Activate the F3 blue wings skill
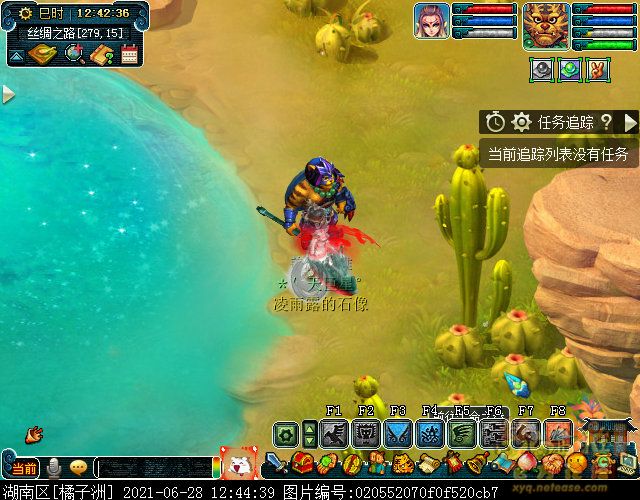 point(398,433)
